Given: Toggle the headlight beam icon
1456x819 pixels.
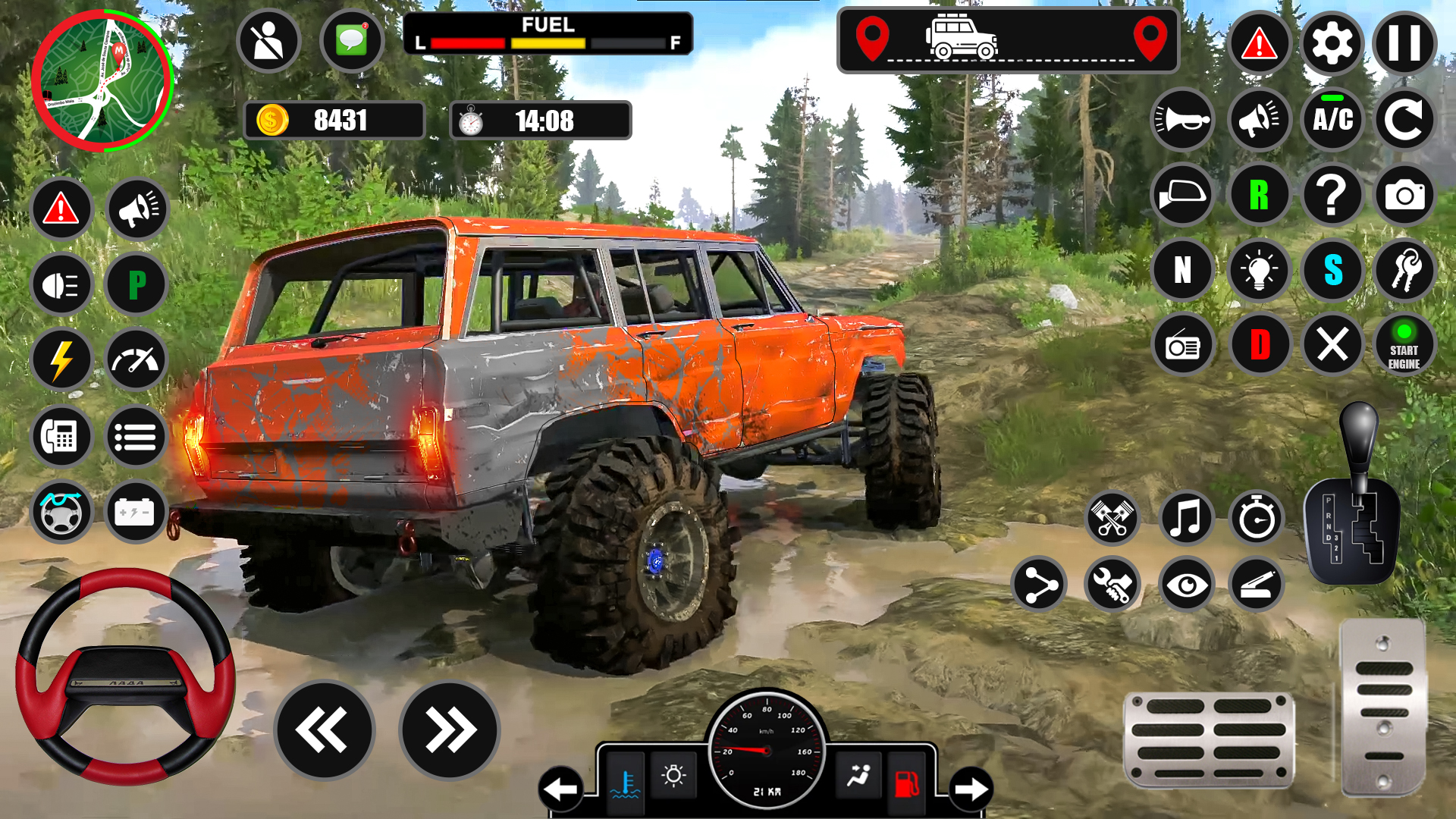Looking at the screenshot, I should point(61,285).
